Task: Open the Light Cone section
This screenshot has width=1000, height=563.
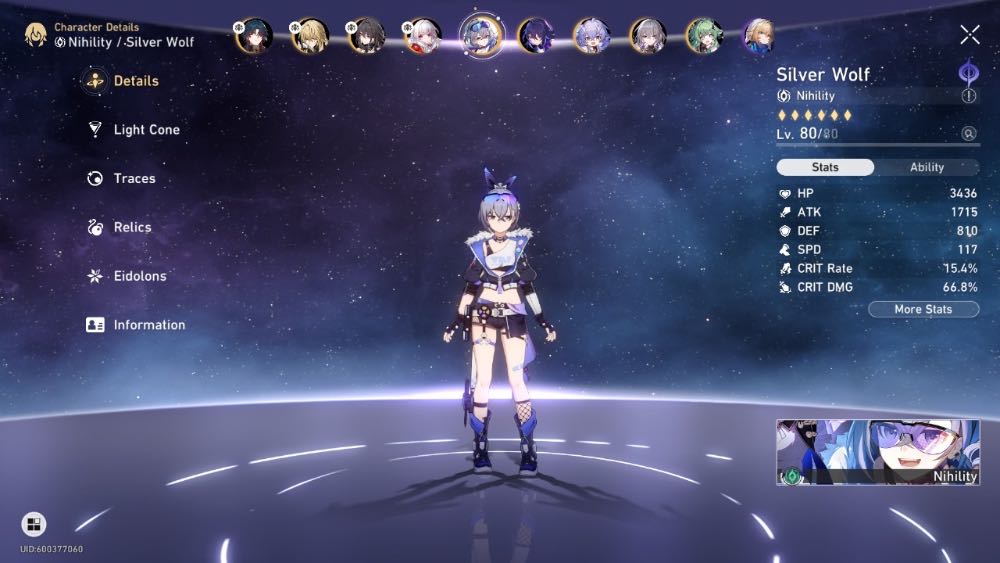Action: click(146, 130)
